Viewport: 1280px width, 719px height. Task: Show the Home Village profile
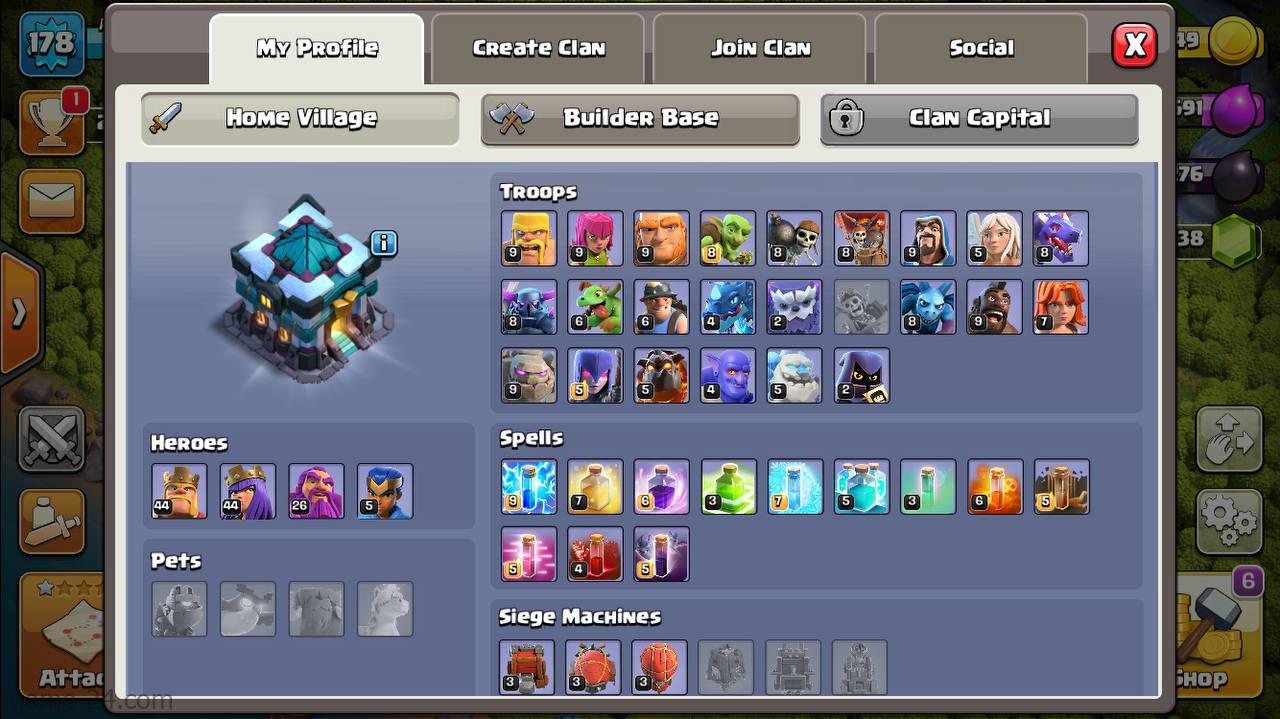(x=300, y=118)
